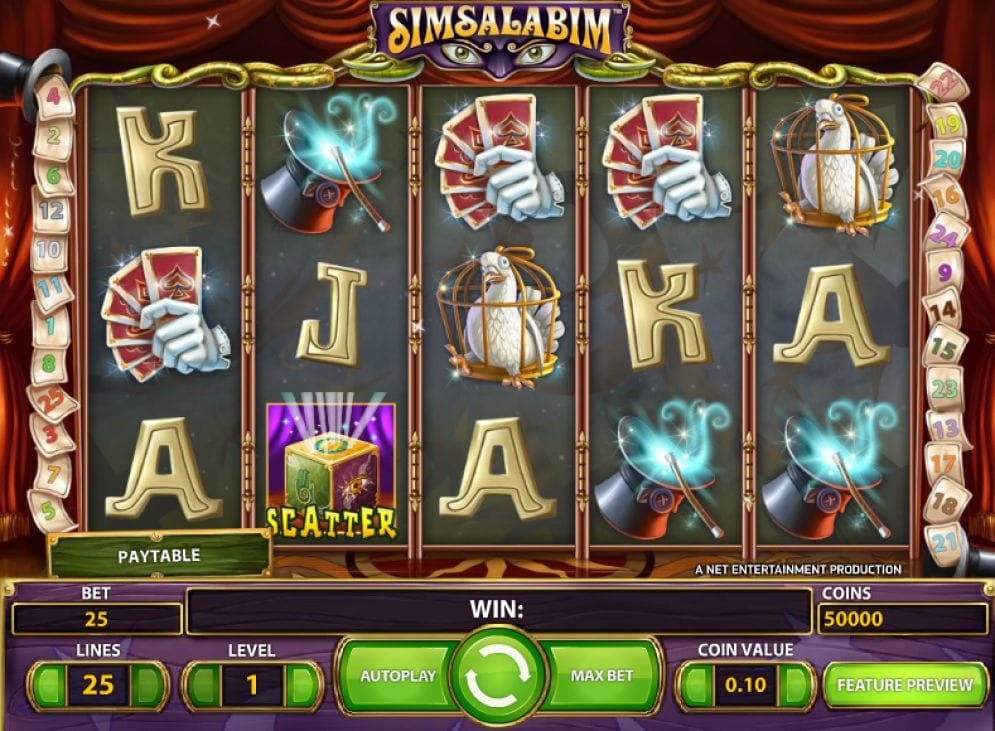Open the Paytable

[159, 555]
